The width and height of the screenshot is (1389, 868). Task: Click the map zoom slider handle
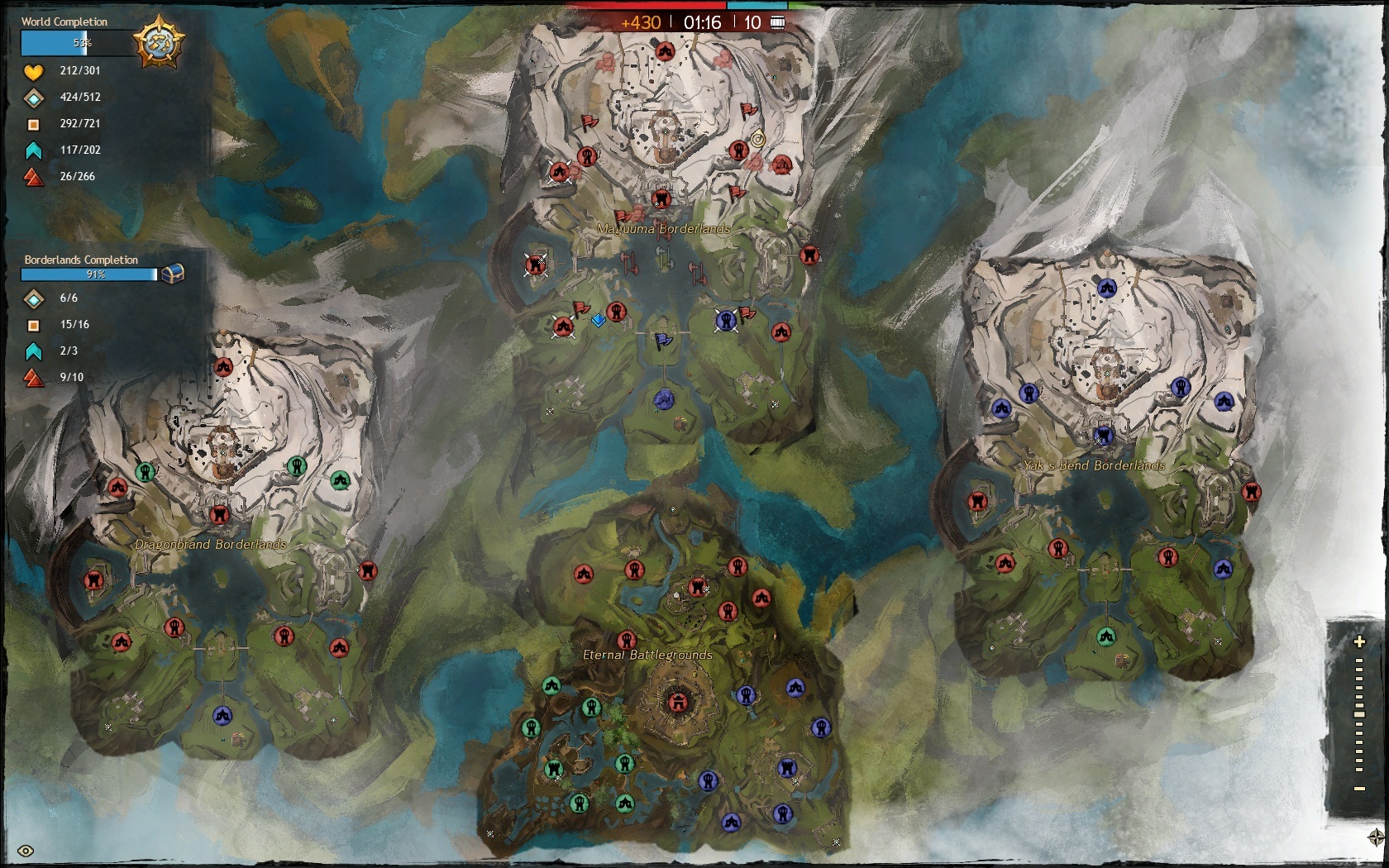[x=1359, y=714]
